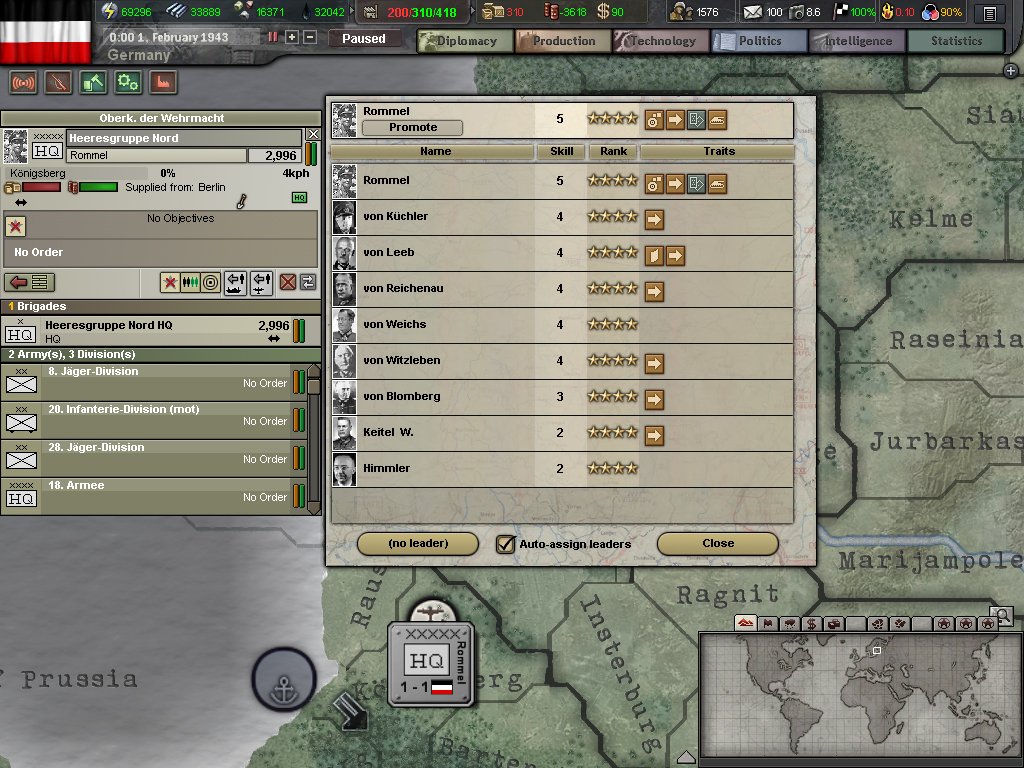1024x768 pixels.
Task: Switch to the Production tab
Action: (x=563, y=41)
